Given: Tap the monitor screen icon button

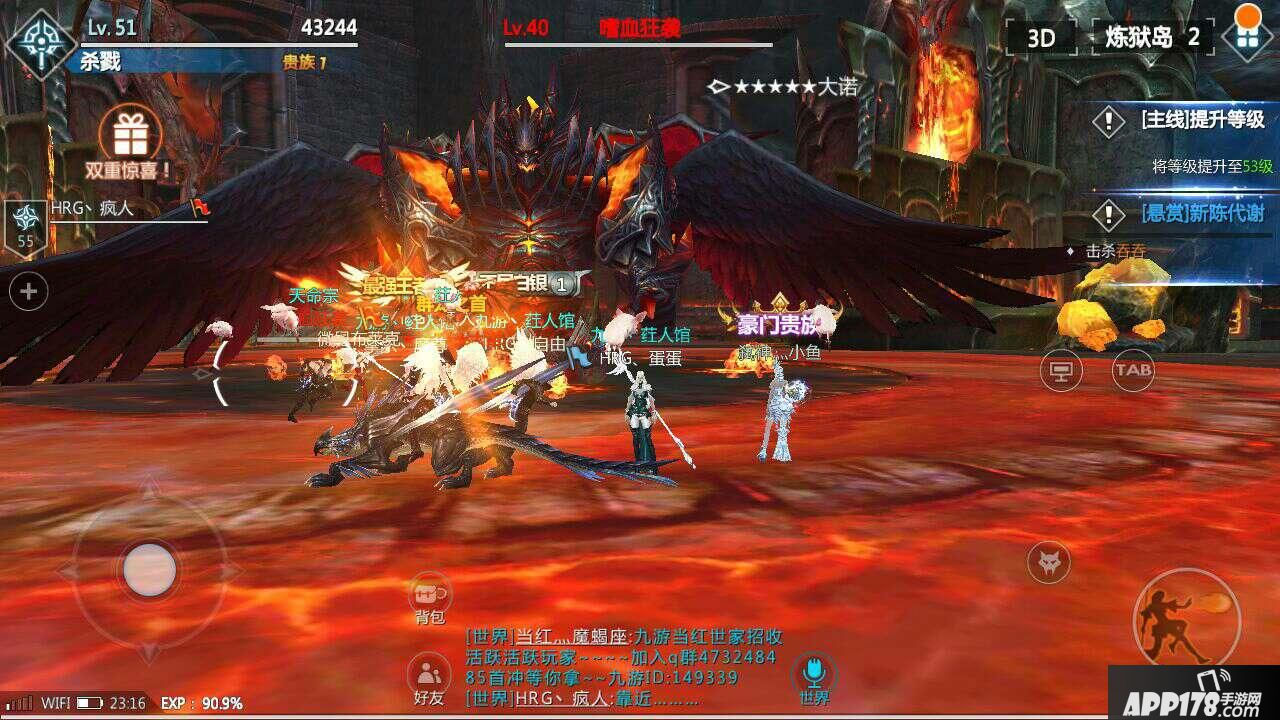Looking at the screenshot, I should tap(1061, 371).
